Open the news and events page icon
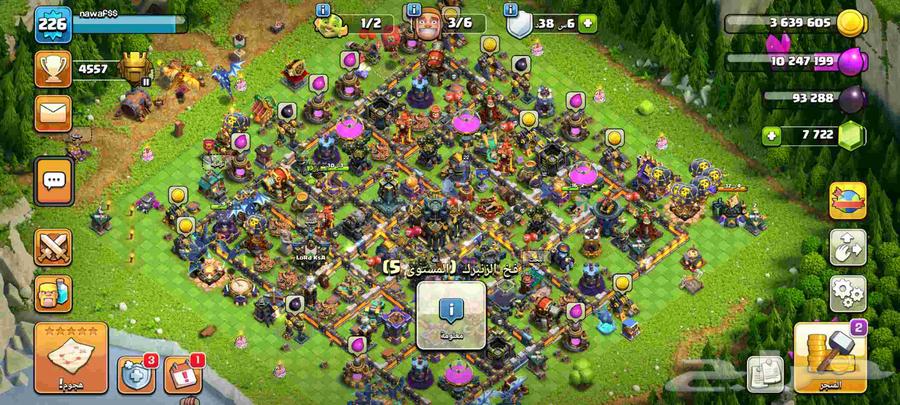The width and height of the screenshot is (900, 405). click(x=769, y=372)
